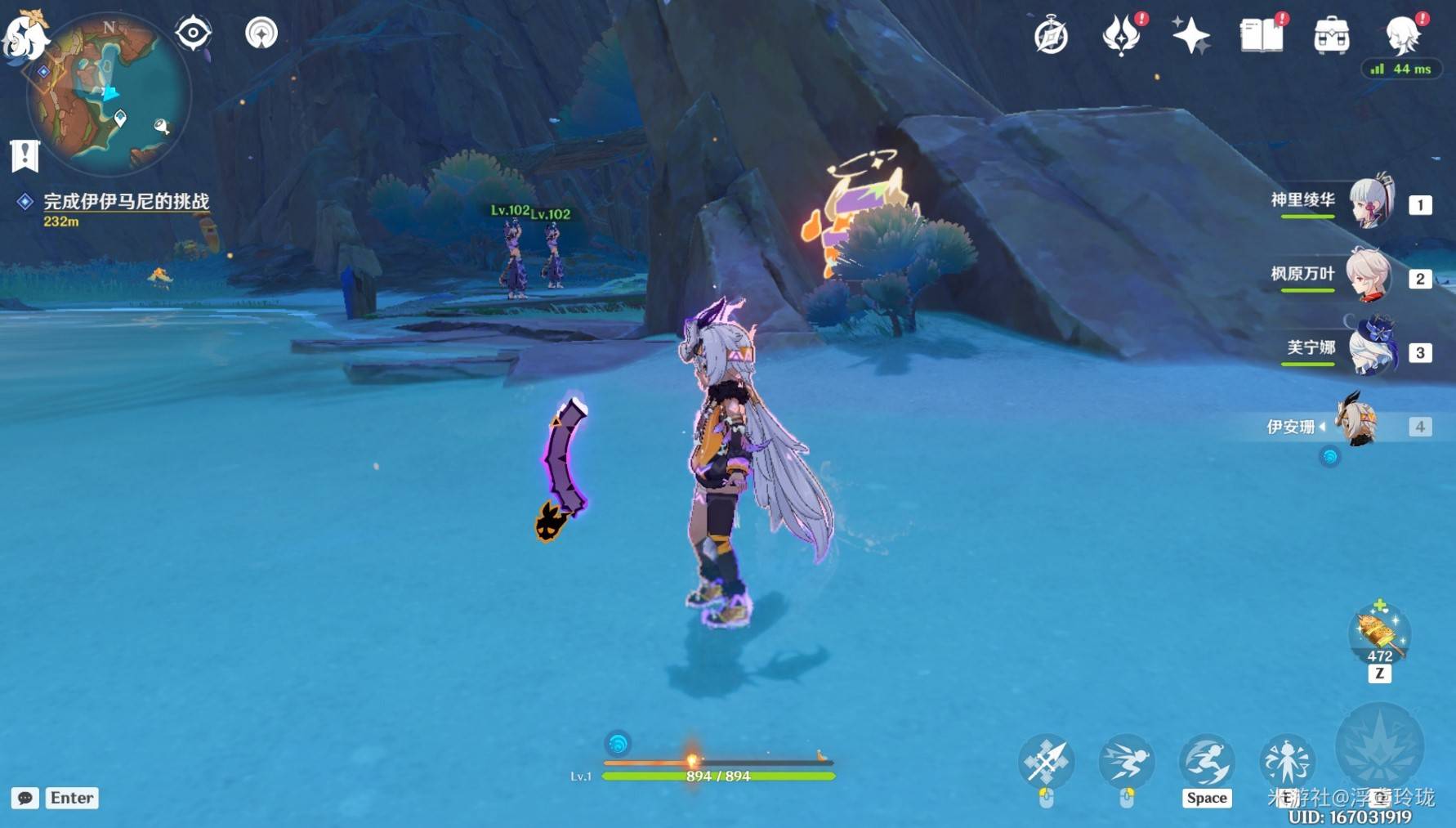The image size is (1456, 828).
Task: Open the quest log exclamation bookmark
Action: tap(25, 155)
